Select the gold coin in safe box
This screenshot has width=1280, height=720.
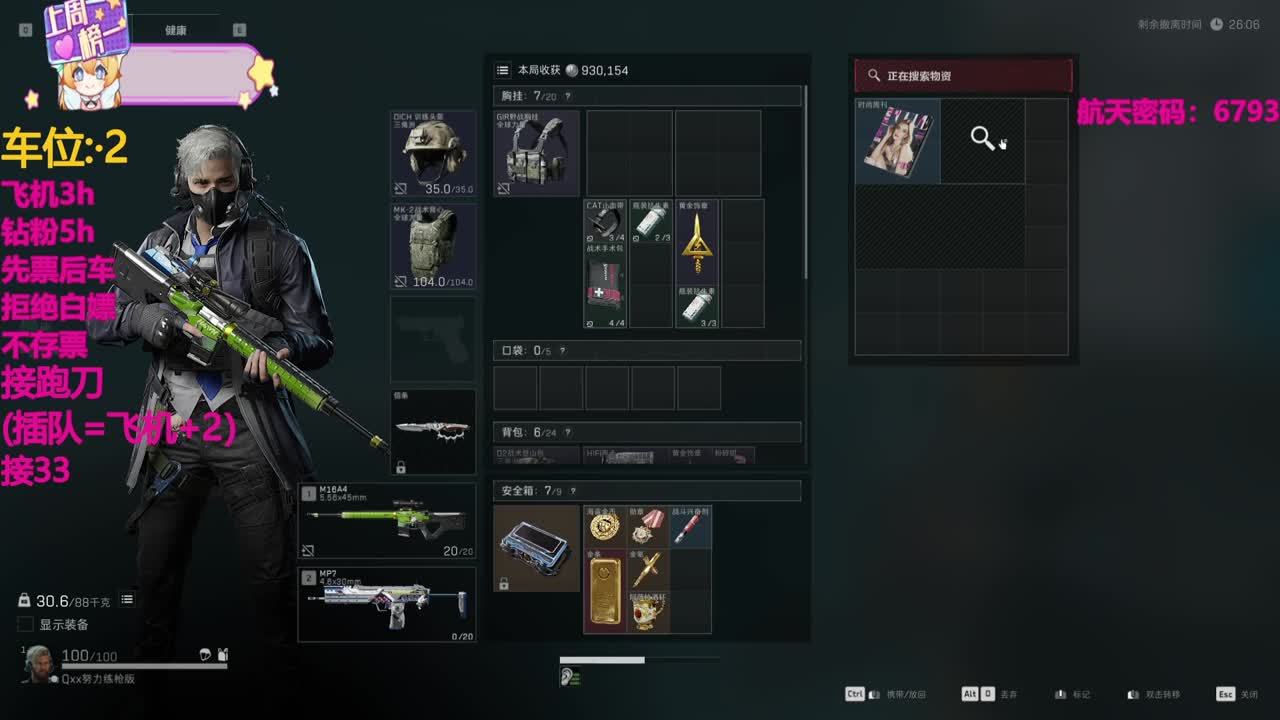tap(604, 527)
